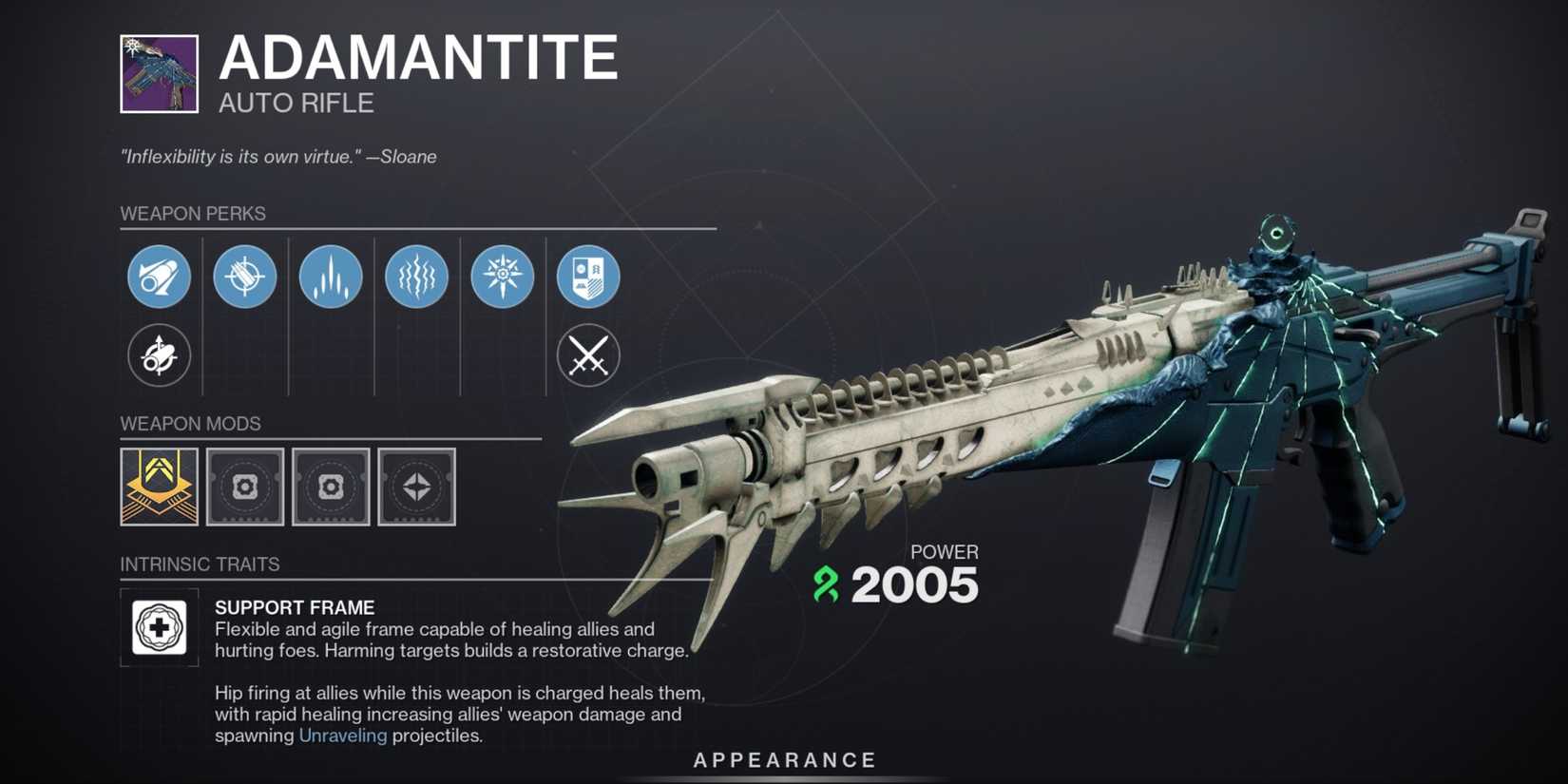Select the barrel perk in the first column

pos(159,277)
